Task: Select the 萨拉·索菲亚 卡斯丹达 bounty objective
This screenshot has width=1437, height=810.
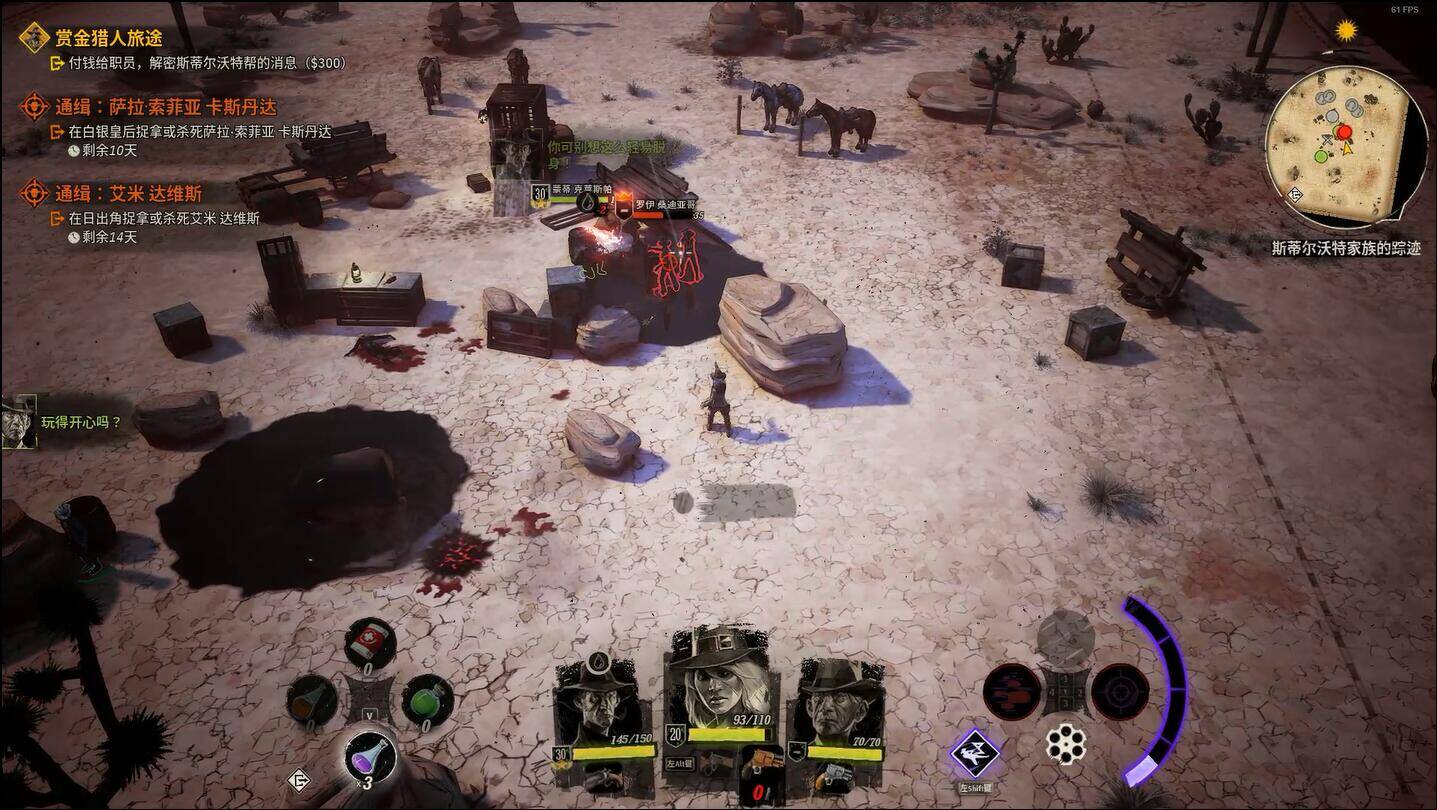Action: point(165,107)
